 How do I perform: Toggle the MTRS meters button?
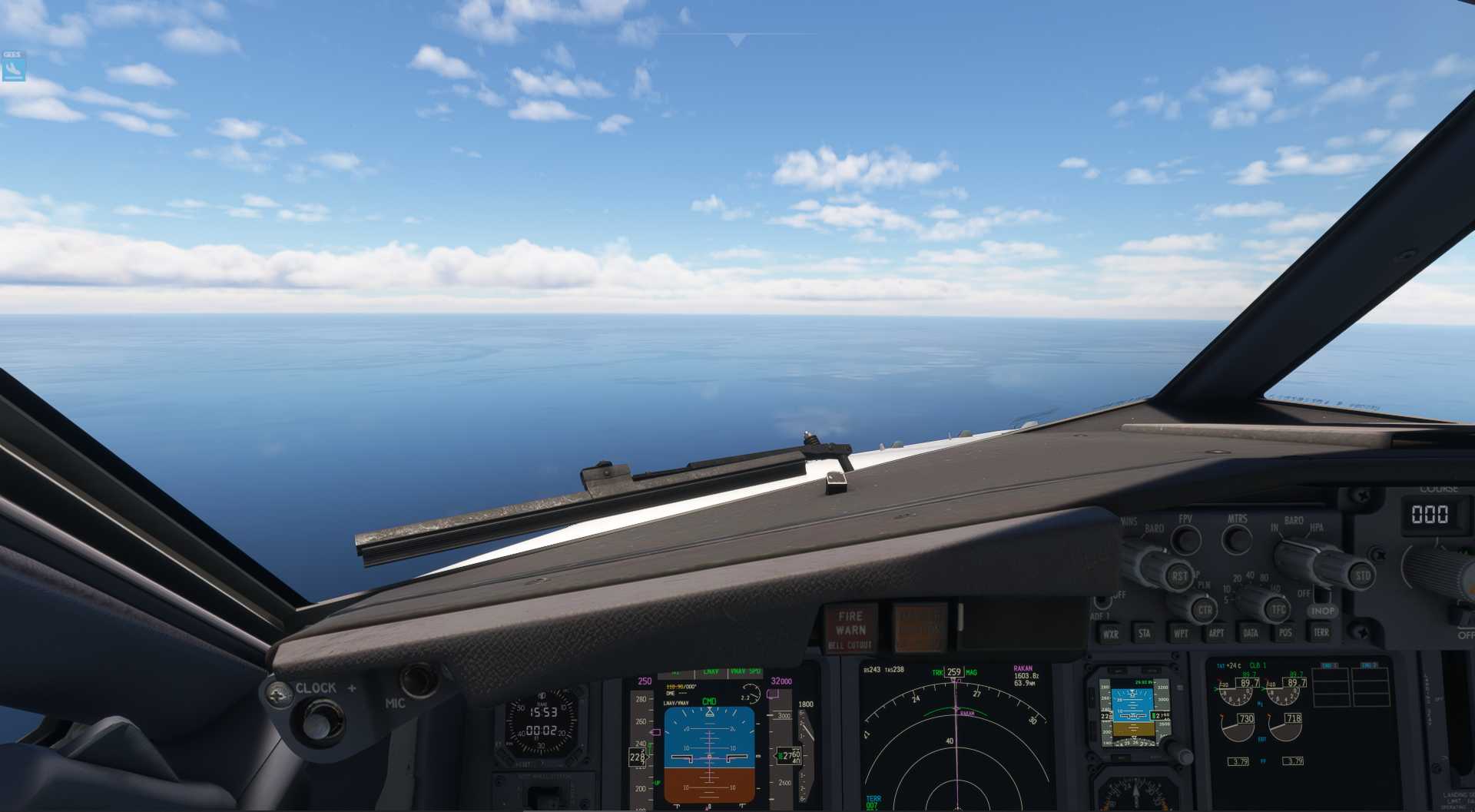click(x=1236, y=540)
